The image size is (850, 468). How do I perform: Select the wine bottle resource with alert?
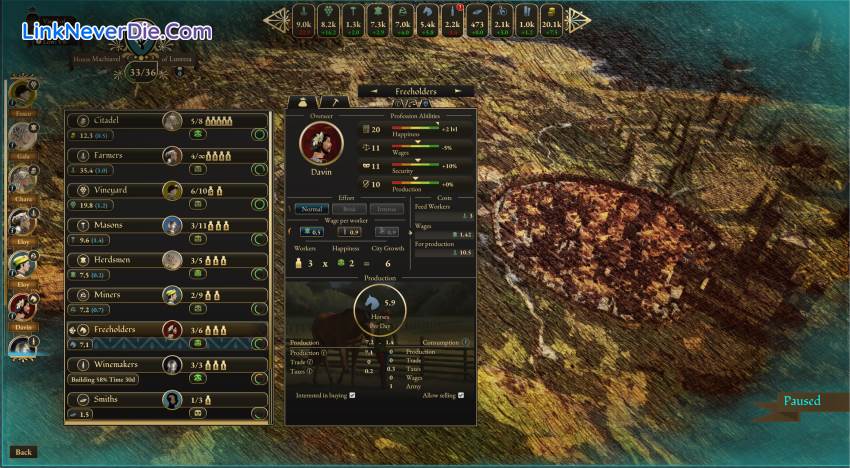[452, 18]
